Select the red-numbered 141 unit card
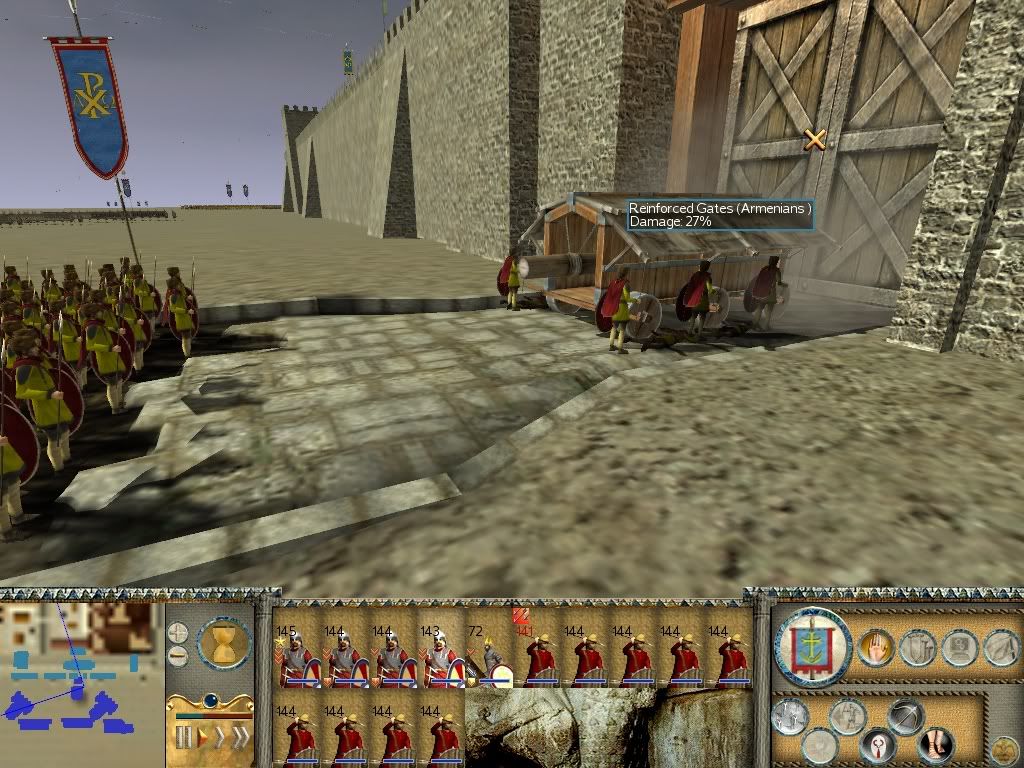 538,656
